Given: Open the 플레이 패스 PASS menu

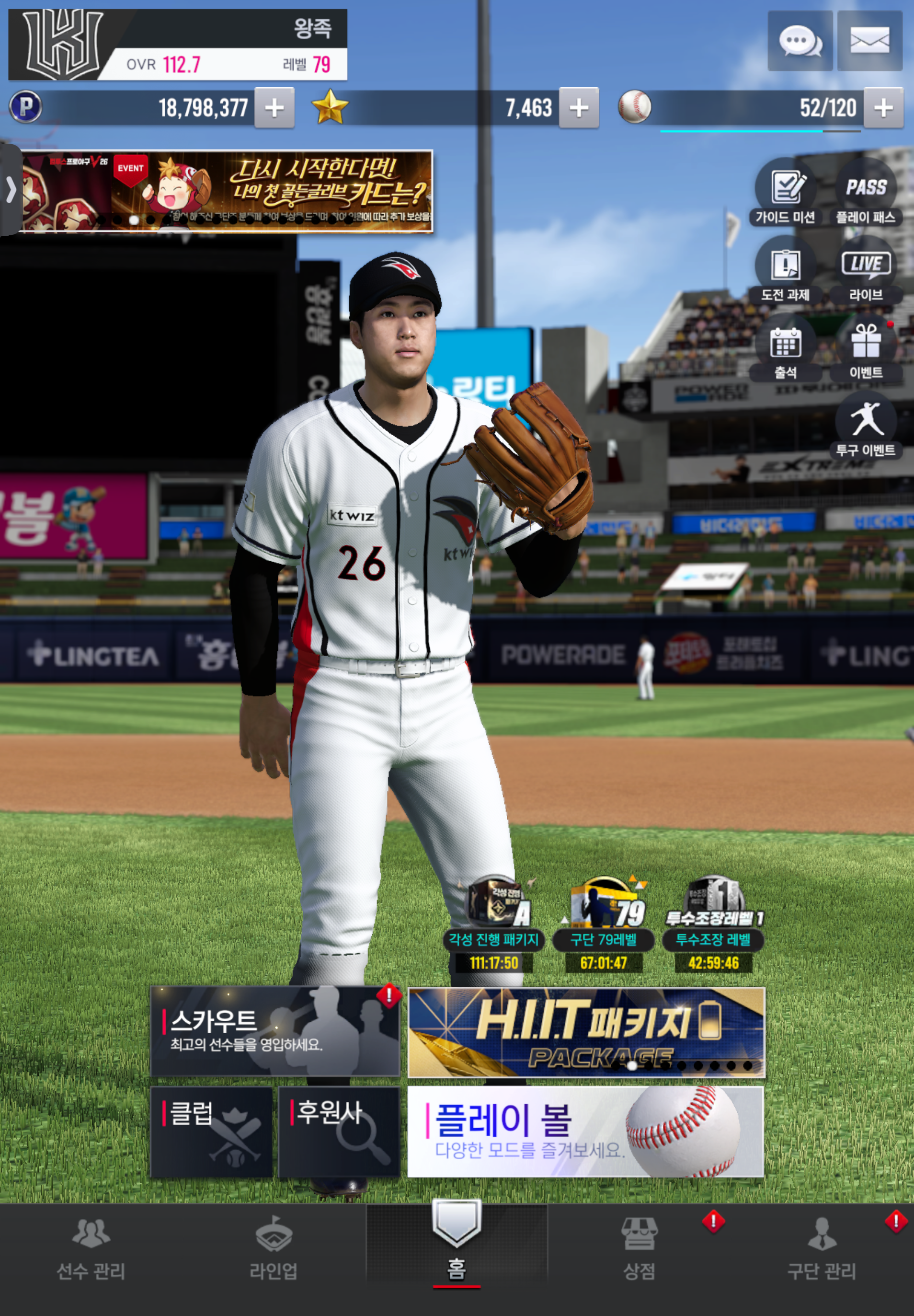Looking at the screenshot, I should pos(865,193).
